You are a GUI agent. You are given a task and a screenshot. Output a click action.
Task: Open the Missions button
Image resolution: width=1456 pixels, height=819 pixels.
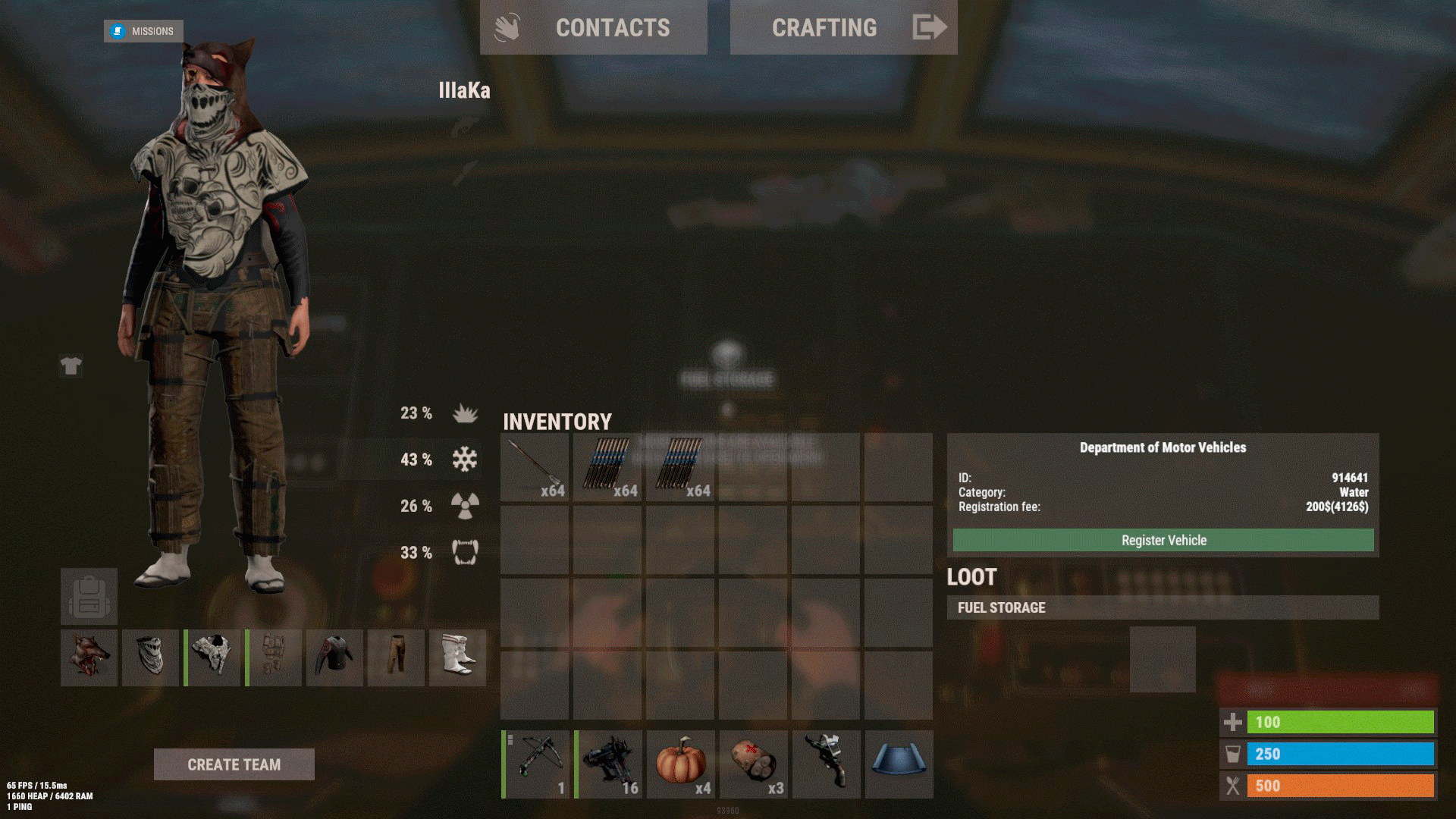(x=143, y=31)
